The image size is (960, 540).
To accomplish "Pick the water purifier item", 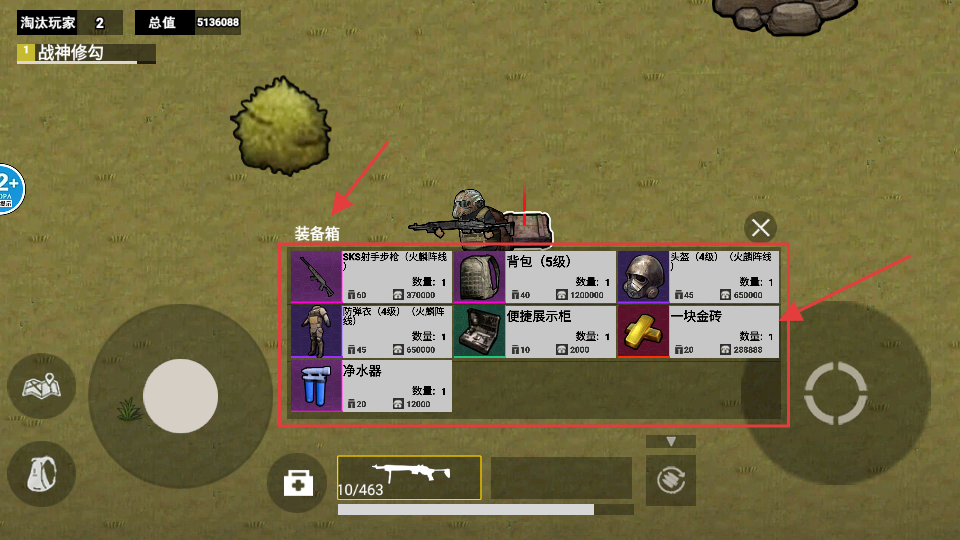I will 371,386.
